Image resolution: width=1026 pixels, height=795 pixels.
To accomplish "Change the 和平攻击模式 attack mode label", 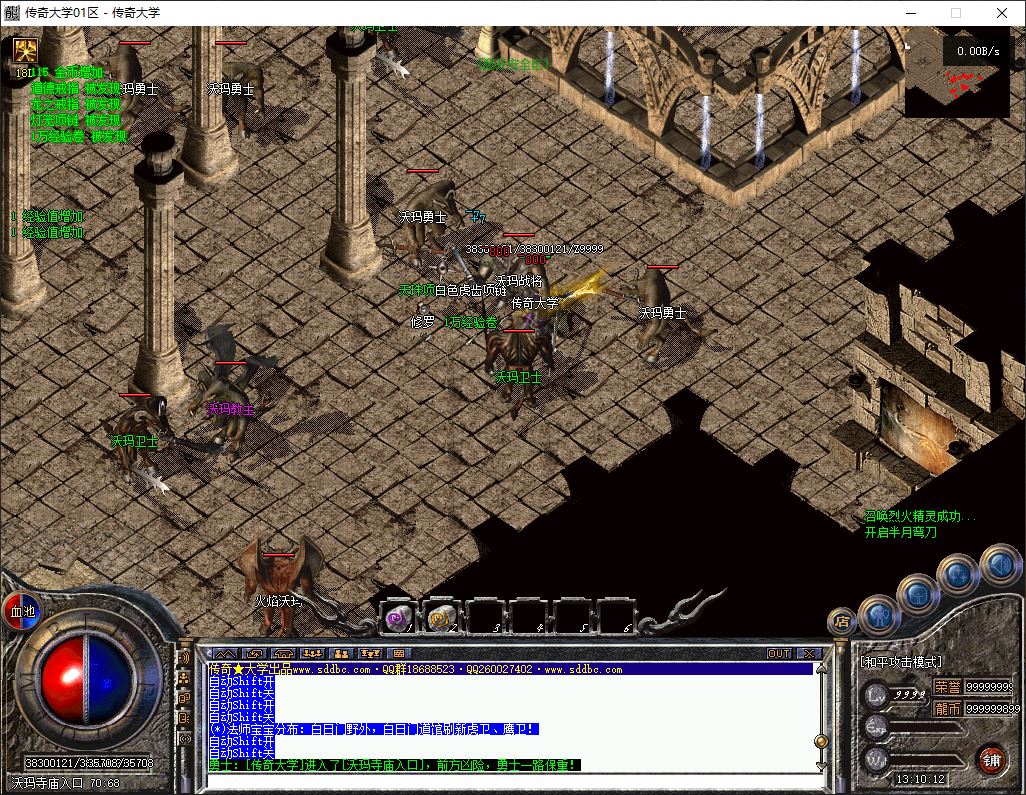I will click(x=901, y=662).
